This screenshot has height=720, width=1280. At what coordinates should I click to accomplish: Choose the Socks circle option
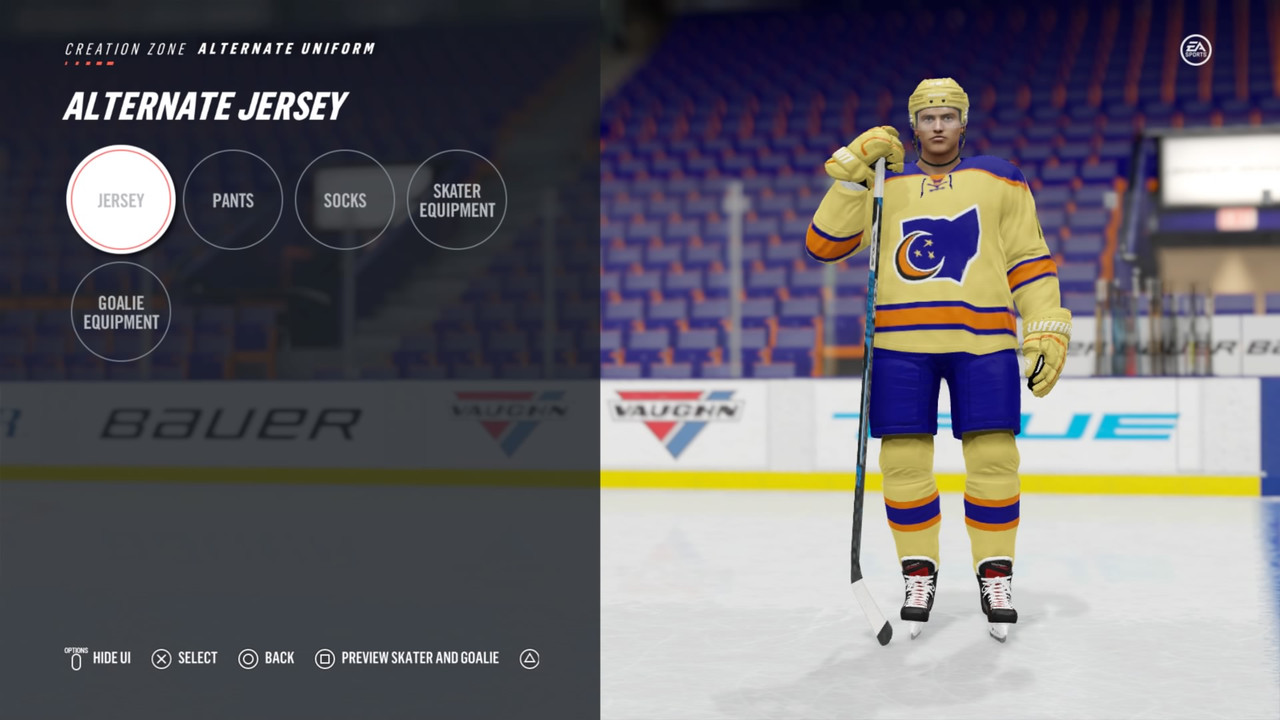point(345,200)
